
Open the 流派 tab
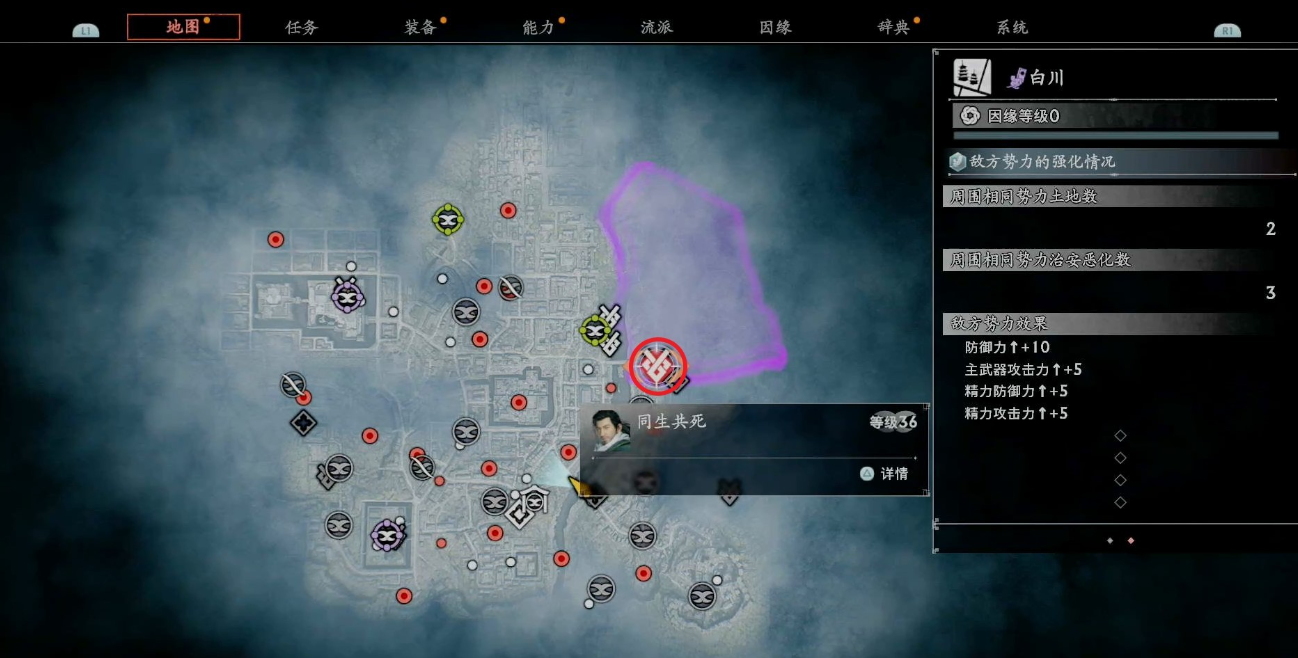click(656, 27)
